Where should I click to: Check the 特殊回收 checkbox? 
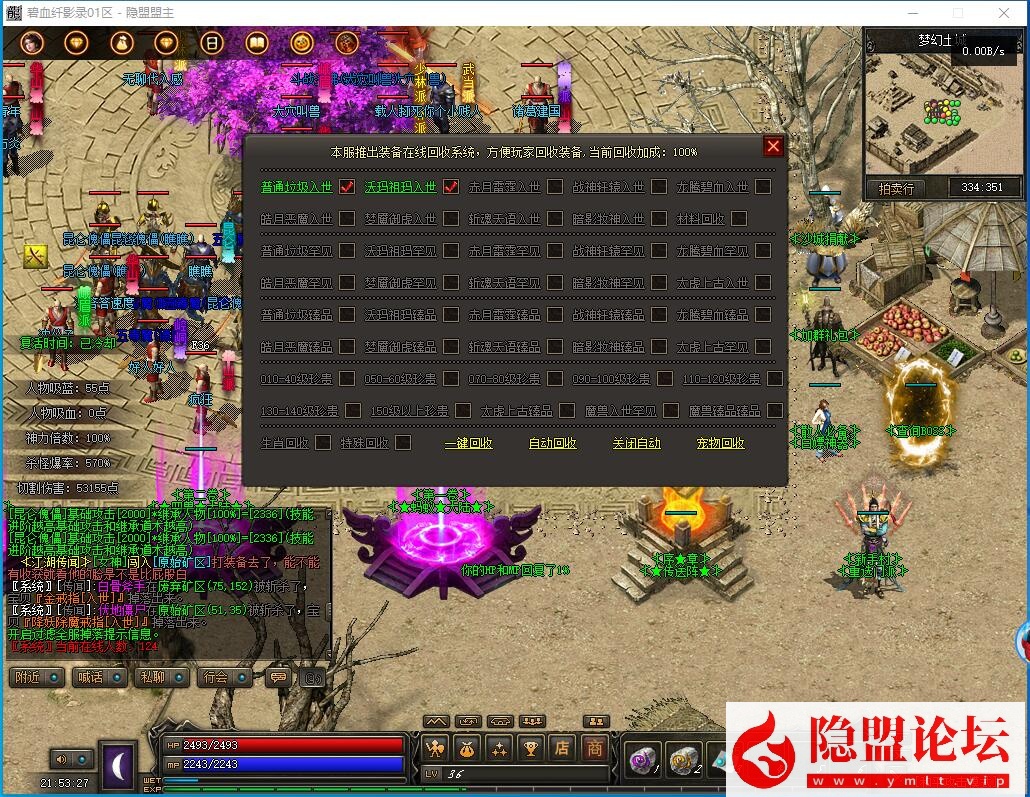tap(403, 443)
